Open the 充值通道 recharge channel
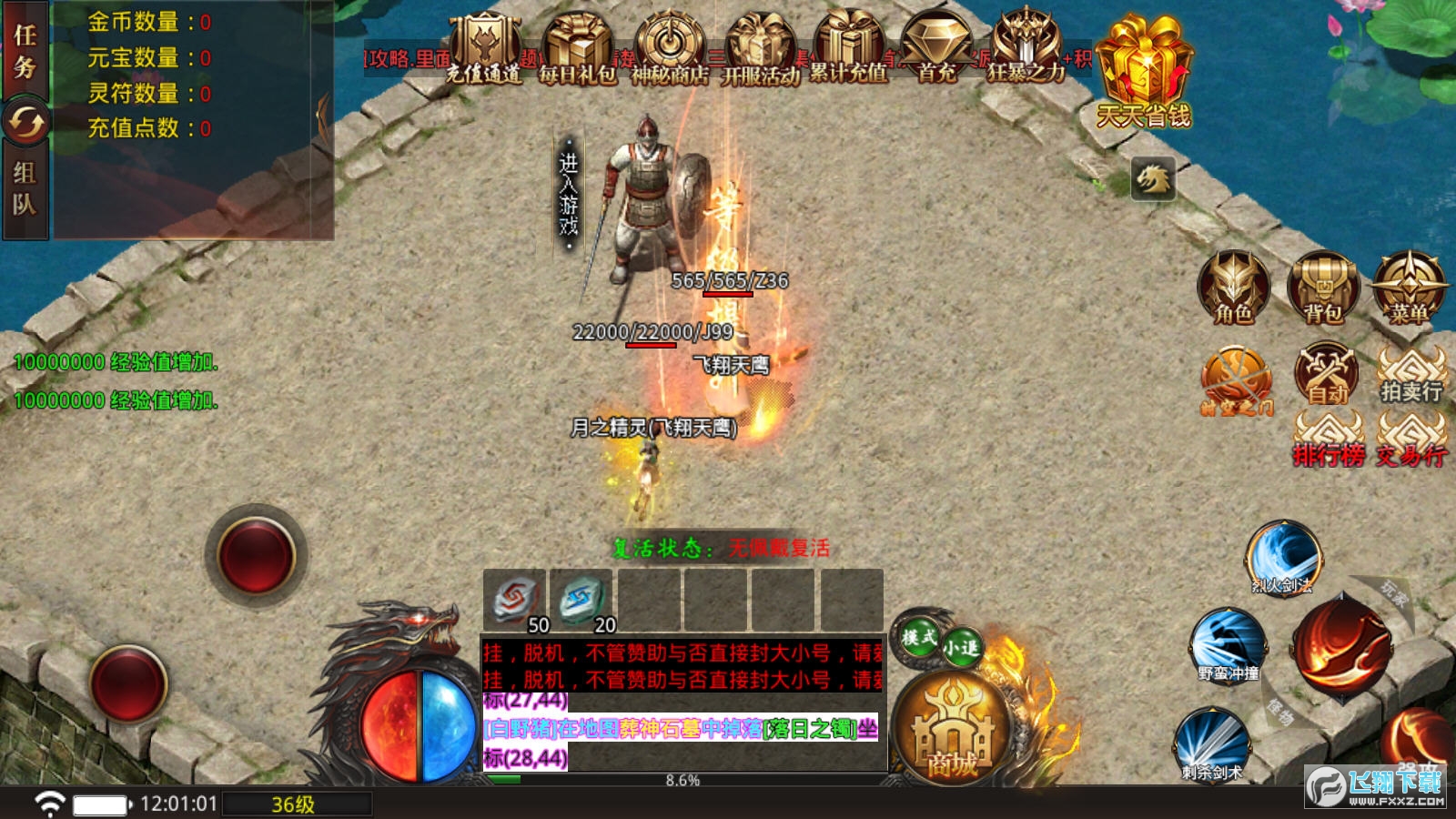This screenshot has height=819, width=1456. [484, 50]
